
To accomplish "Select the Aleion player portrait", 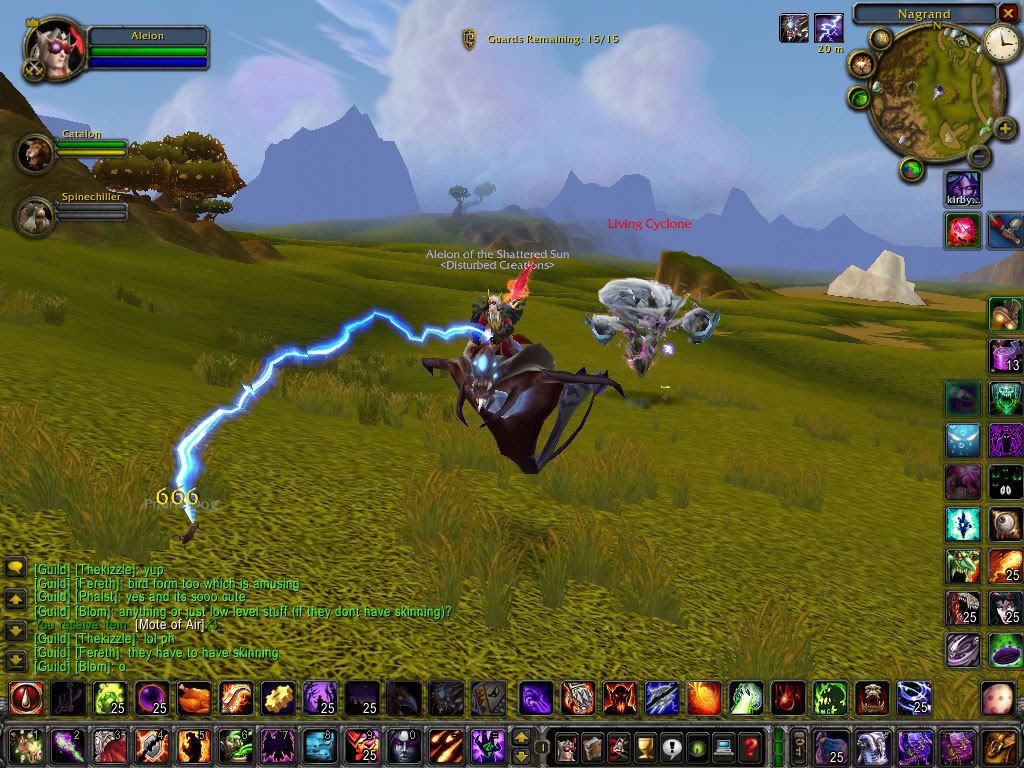I will pos(52,47).
